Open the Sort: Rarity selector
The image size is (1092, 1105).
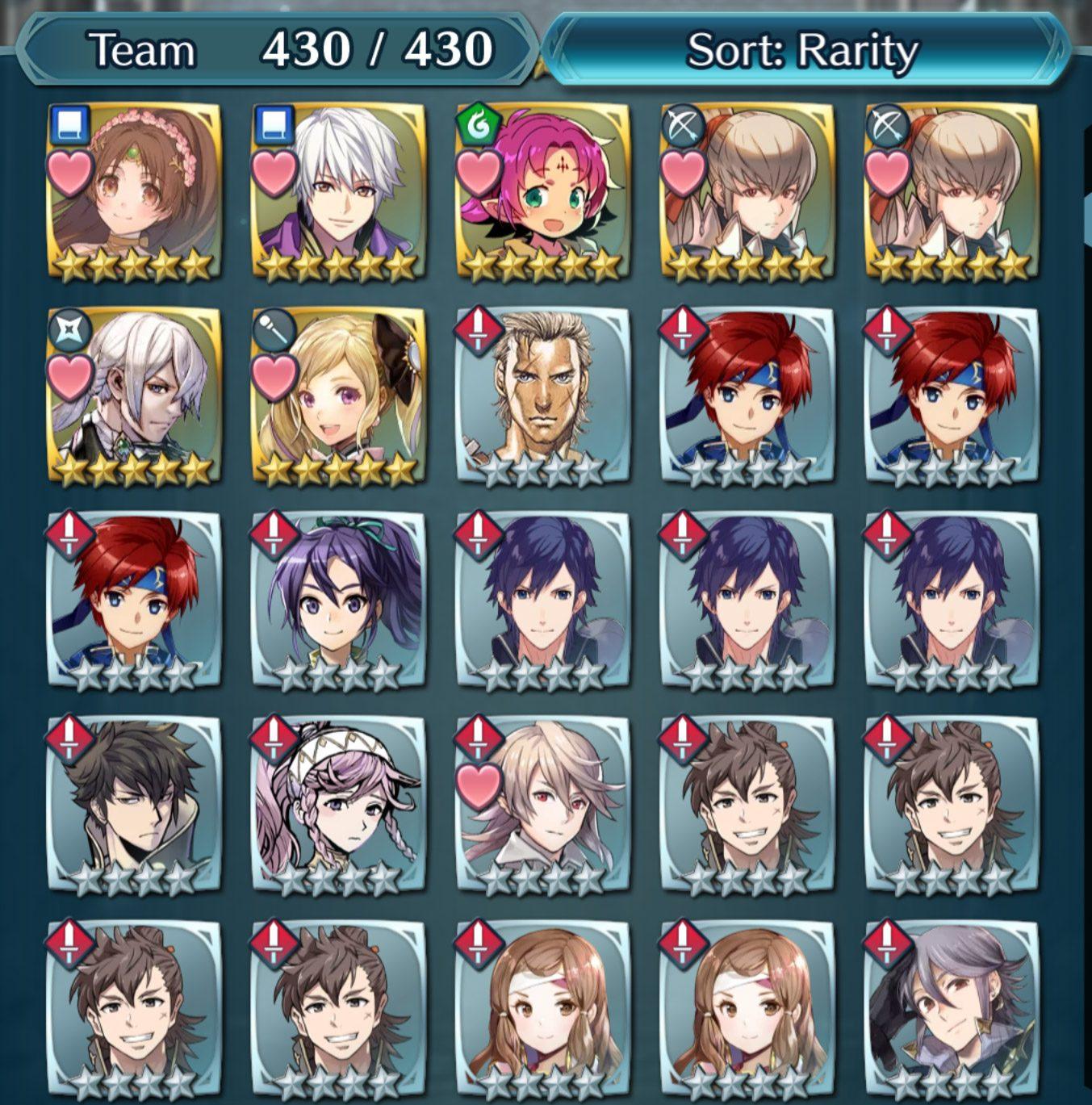coord(803,51)
